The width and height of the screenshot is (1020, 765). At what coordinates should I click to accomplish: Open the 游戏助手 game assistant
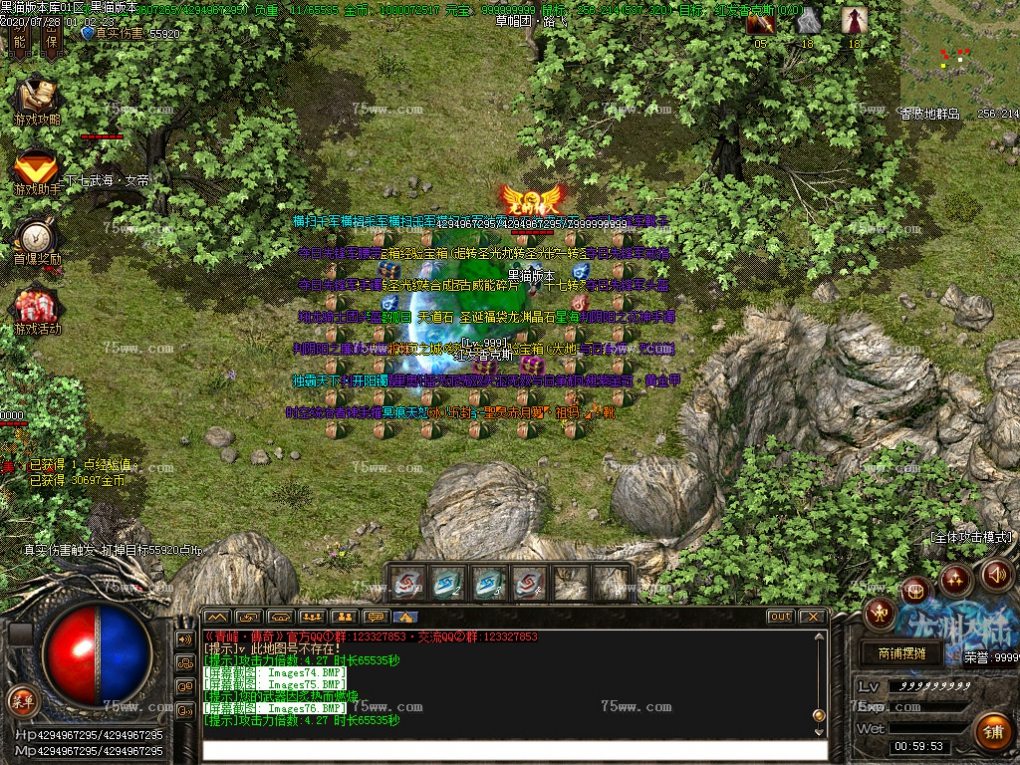(36, 168)
